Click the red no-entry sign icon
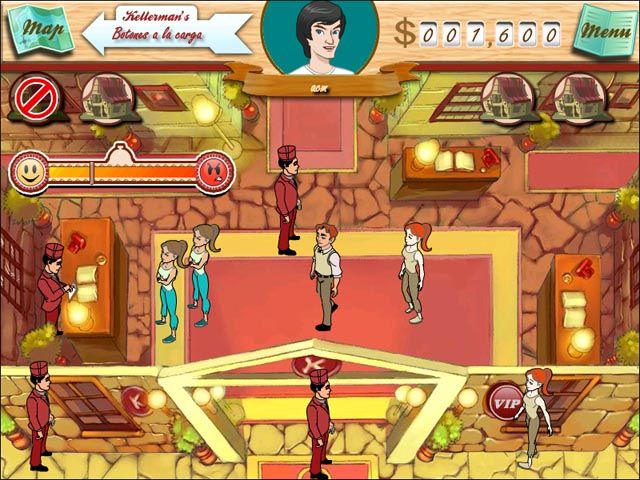The height and width of the screenshot is (480, 640). coord(34,97)
